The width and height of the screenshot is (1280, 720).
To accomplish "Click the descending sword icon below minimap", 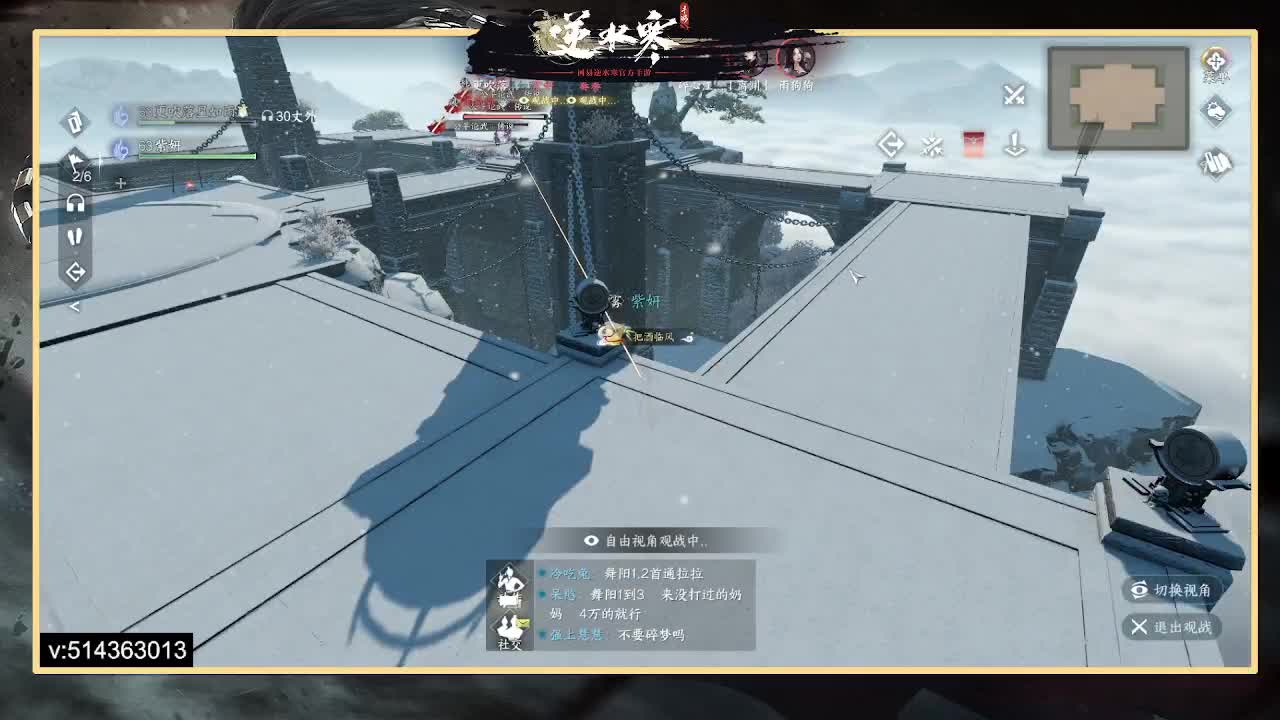I will coord(1016,145).
